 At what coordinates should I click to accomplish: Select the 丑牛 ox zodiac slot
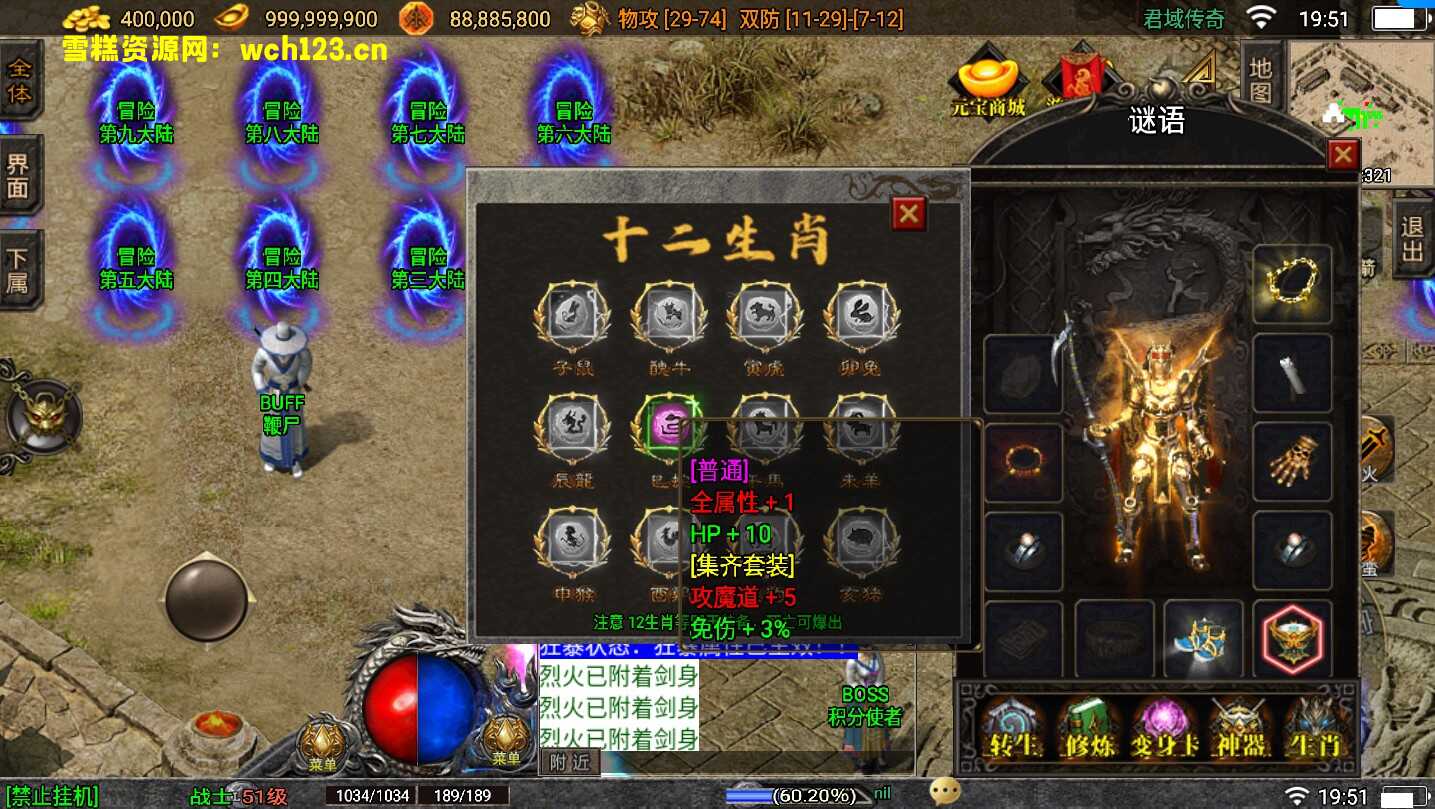coord(669,319)
